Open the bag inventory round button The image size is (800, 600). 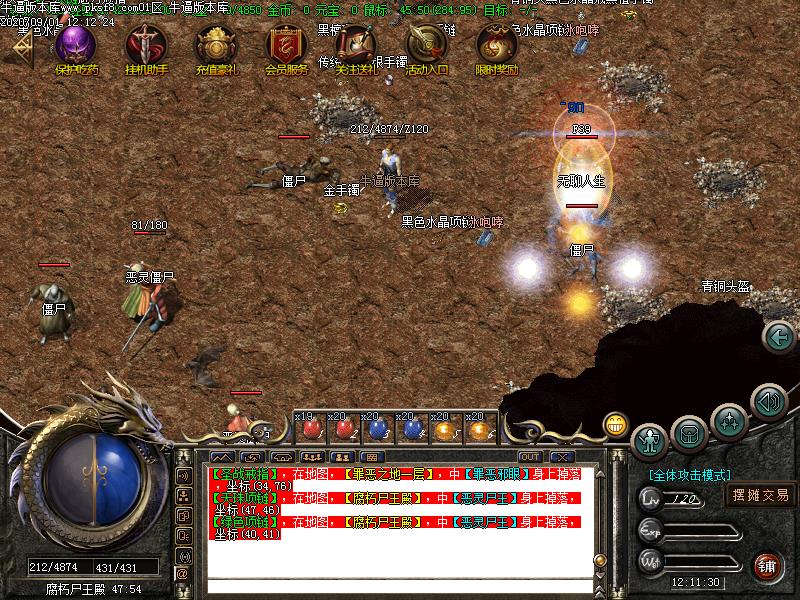click(x=689, y=433)
